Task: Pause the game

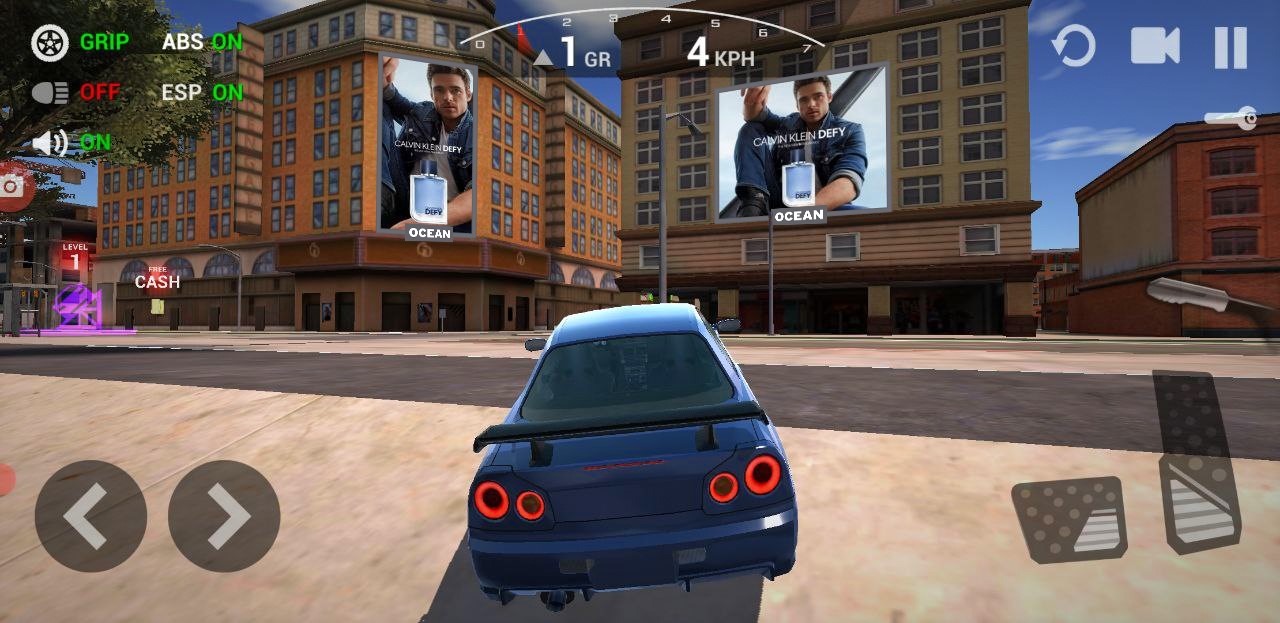Action: [x=1230, y=47]
